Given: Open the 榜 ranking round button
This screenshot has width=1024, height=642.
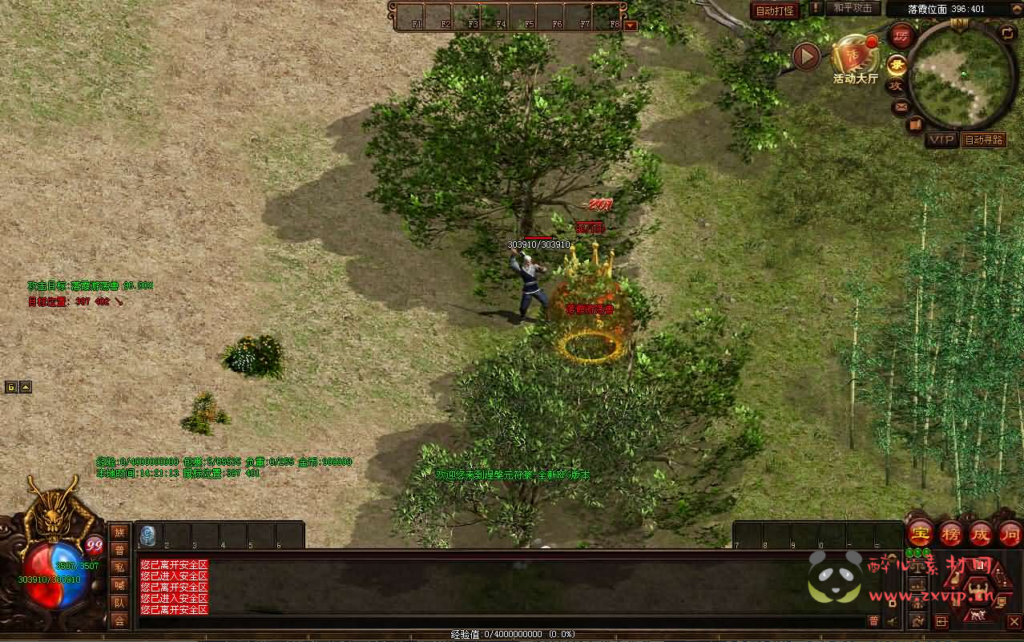Looking at the screenshot, I should (x=950, y=533).
